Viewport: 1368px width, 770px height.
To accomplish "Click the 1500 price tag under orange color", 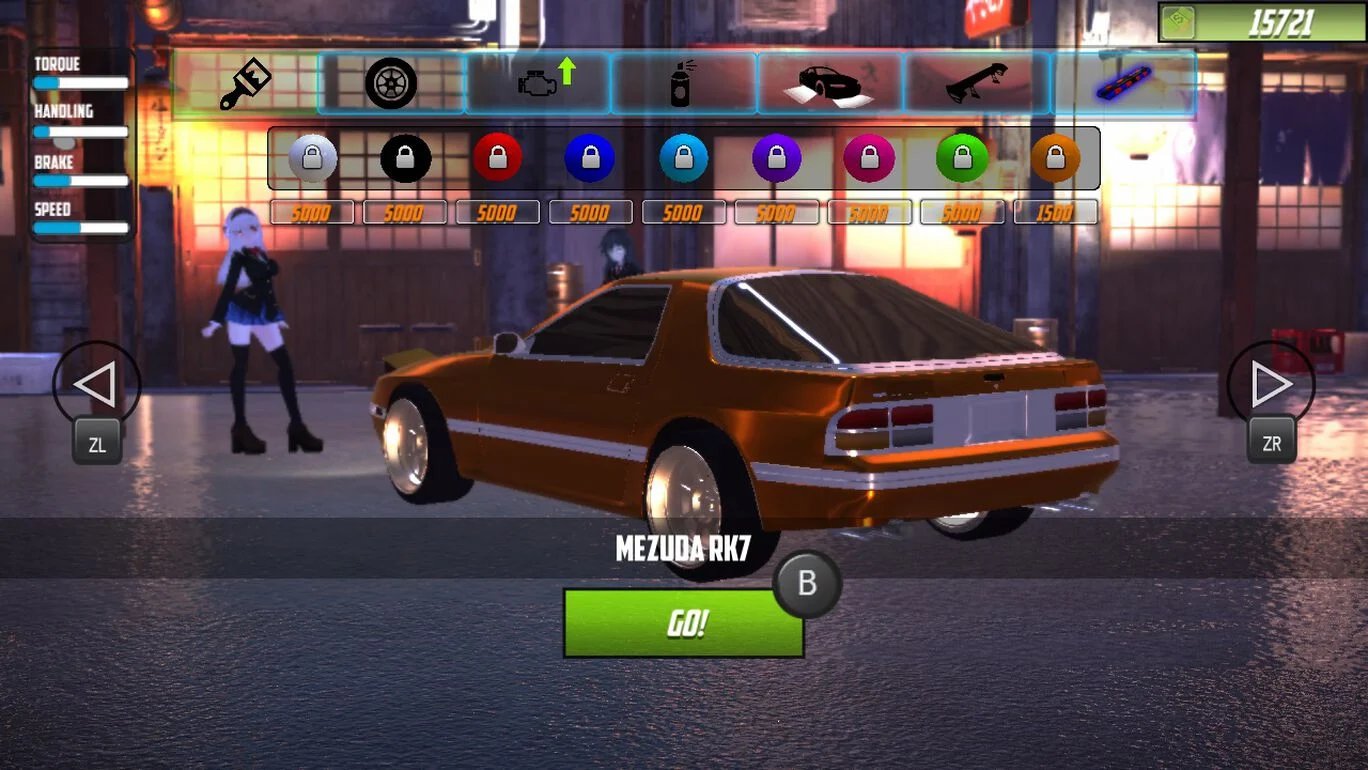I will click(1055, 212).
